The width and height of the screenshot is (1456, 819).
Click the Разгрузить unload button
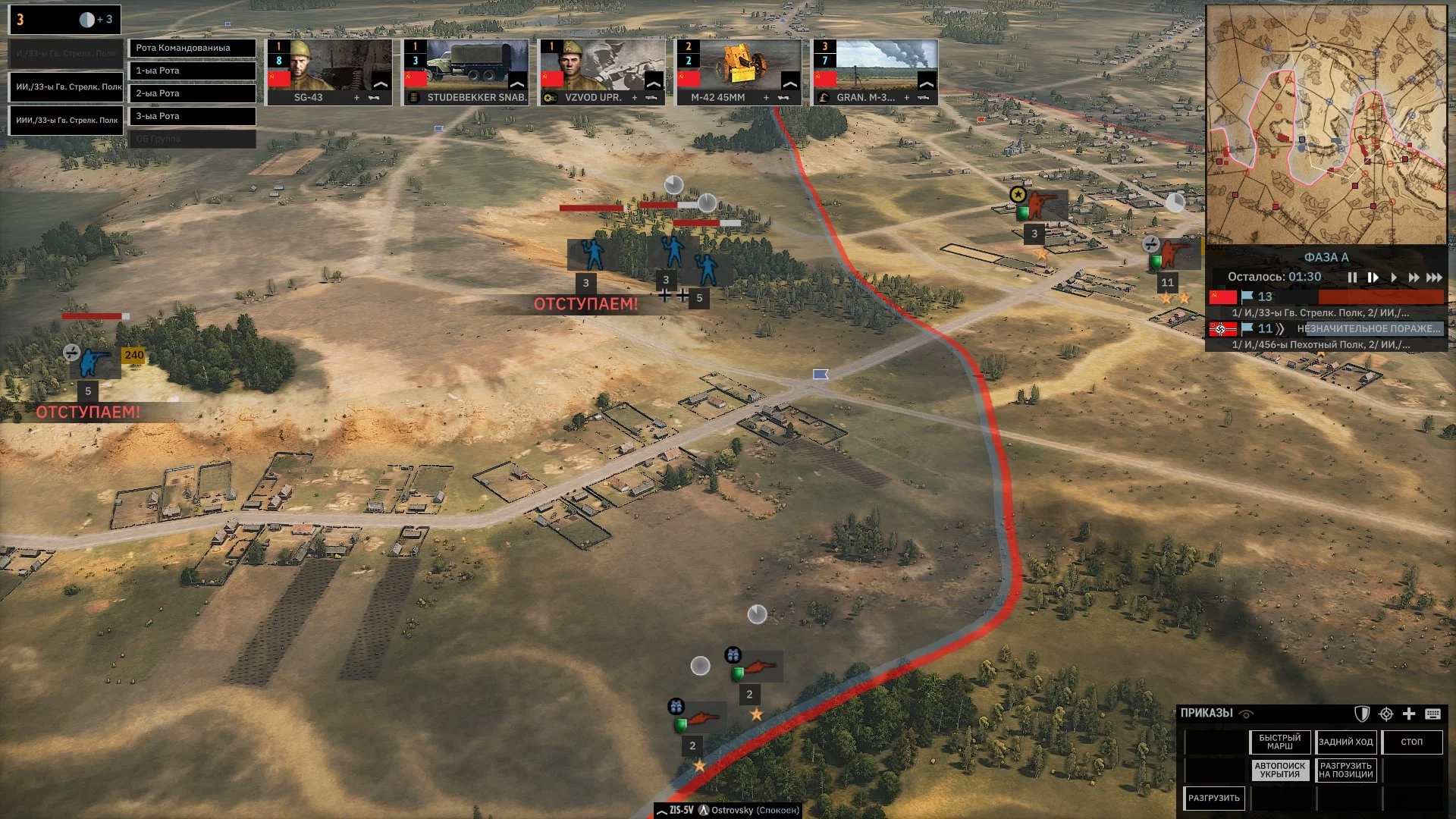point(1214,798)
